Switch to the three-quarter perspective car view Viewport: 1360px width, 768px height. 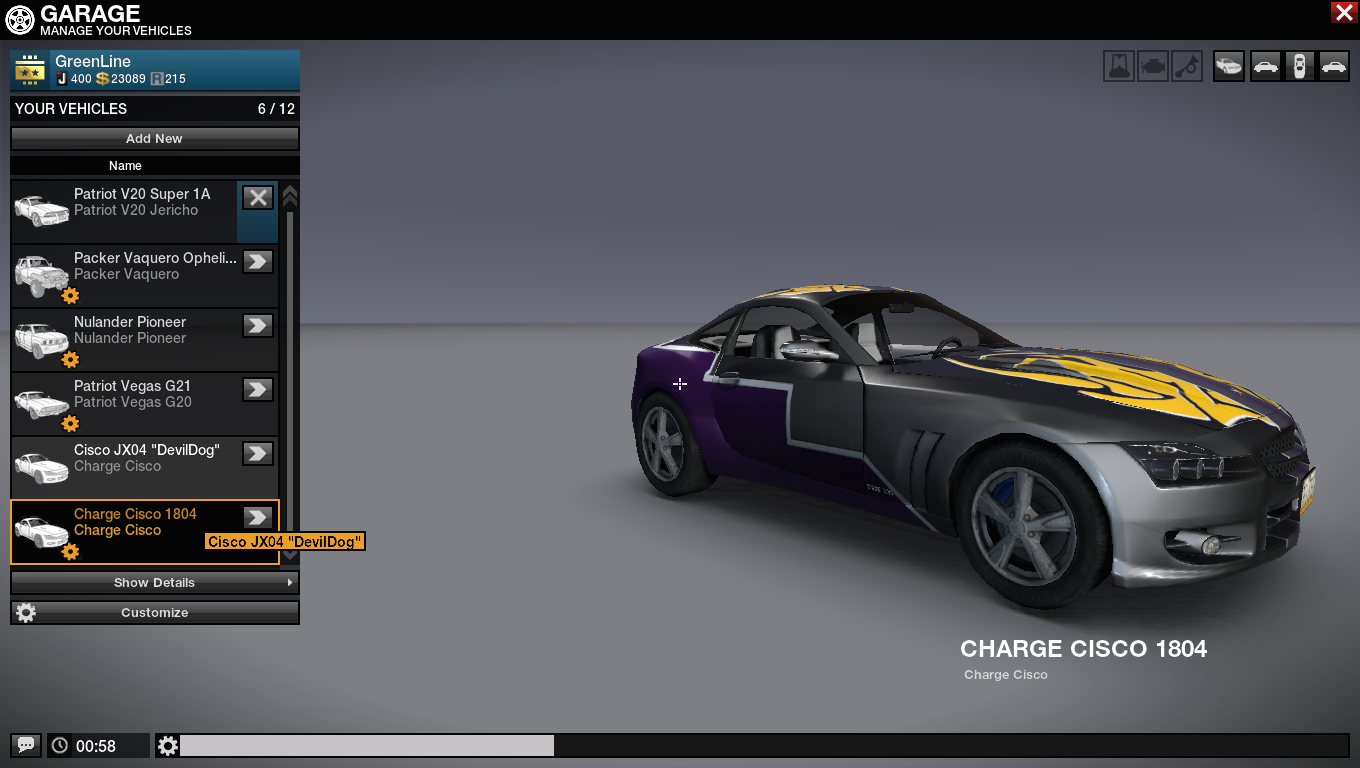(x=1229, y=67)
